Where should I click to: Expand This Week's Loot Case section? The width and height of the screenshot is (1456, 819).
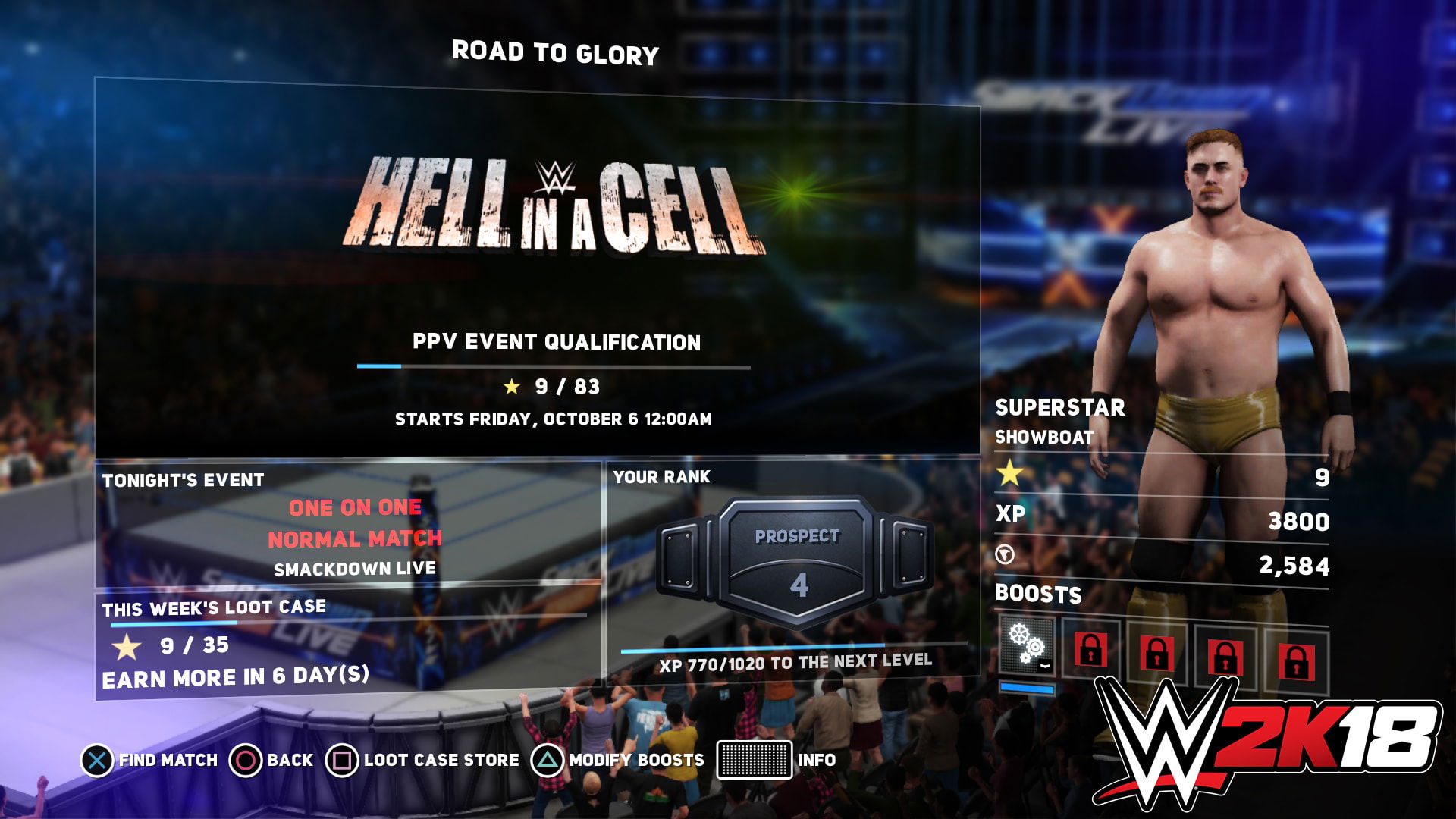(213, 606)
